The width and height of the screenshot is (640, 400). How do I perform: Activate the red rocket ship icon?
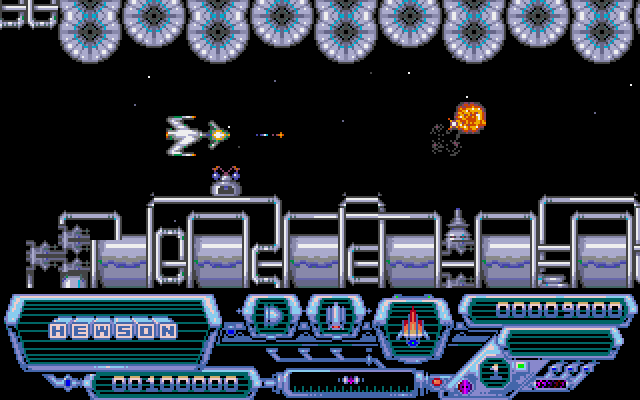coord(410,324)
